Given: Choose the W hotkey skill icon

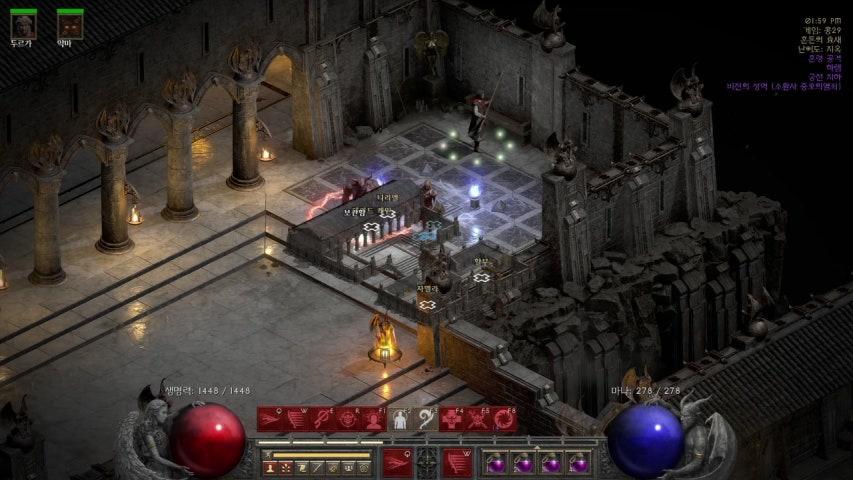Looking at the screenshot, I should (x=296, y=419).
